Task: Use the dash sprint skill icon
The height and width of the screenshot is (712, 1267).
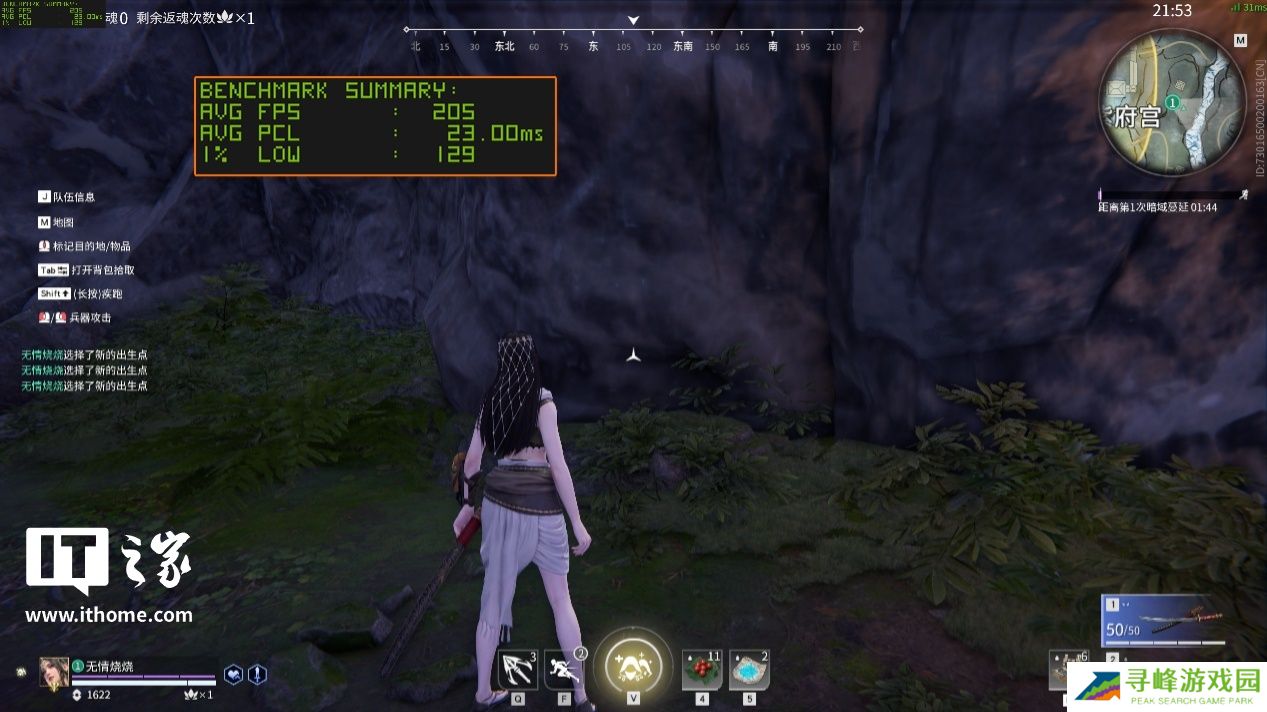Action: (x=563, y=669)
